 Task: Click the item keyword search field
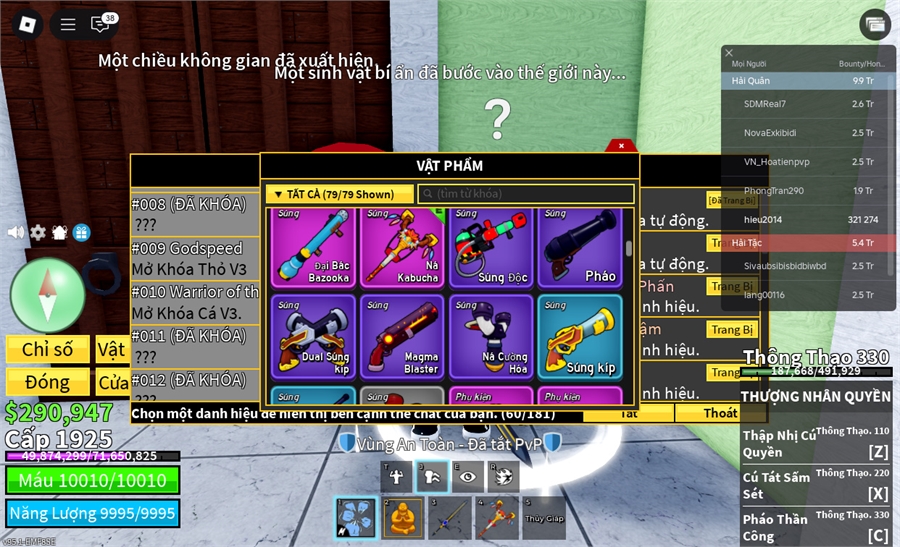(526, 194)
